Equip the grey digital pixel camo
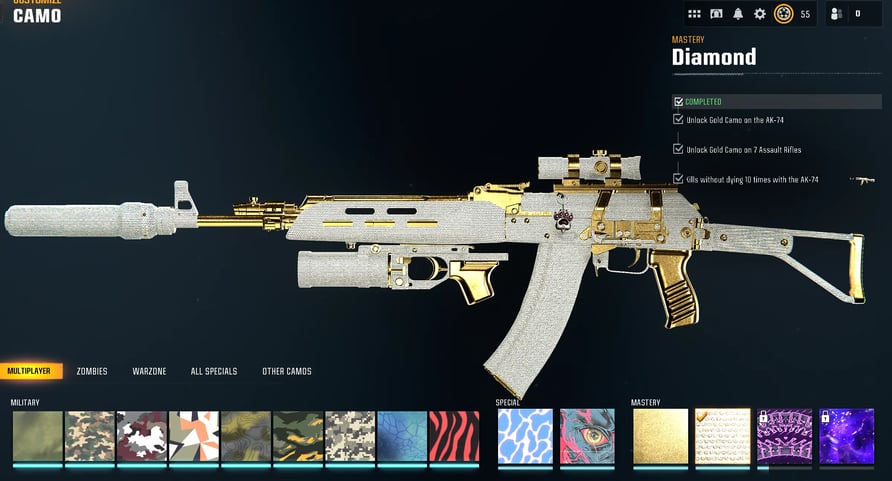892x481 pixels. pos(350,436)
